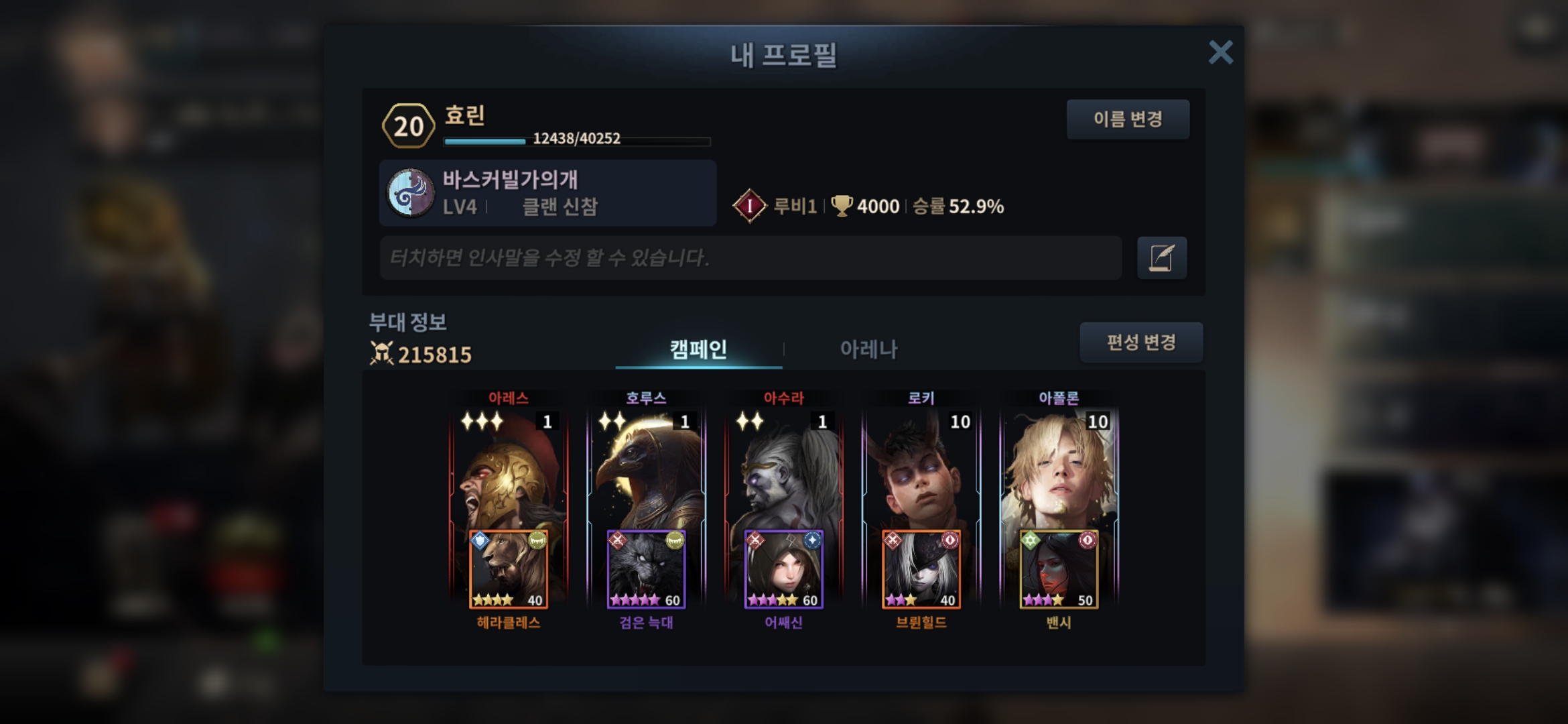Inspect the 검은 늑대 hero portrait
Screen dimensions: 1568x724
tap(646, 570)
